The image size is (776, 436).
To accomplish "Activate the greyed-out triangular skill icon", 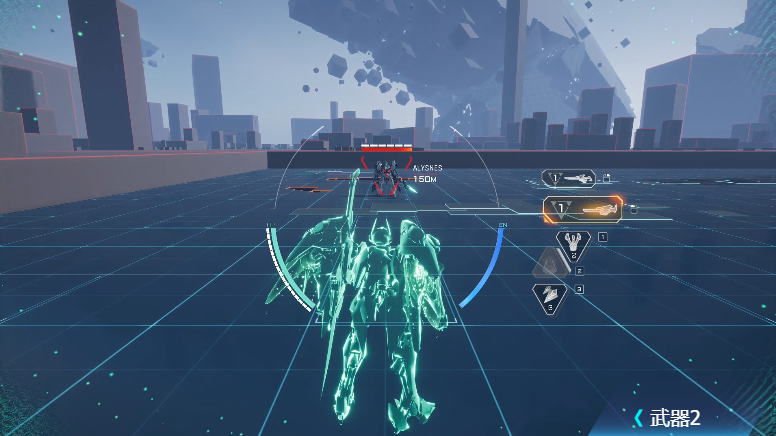I will [x=549, y=265].
